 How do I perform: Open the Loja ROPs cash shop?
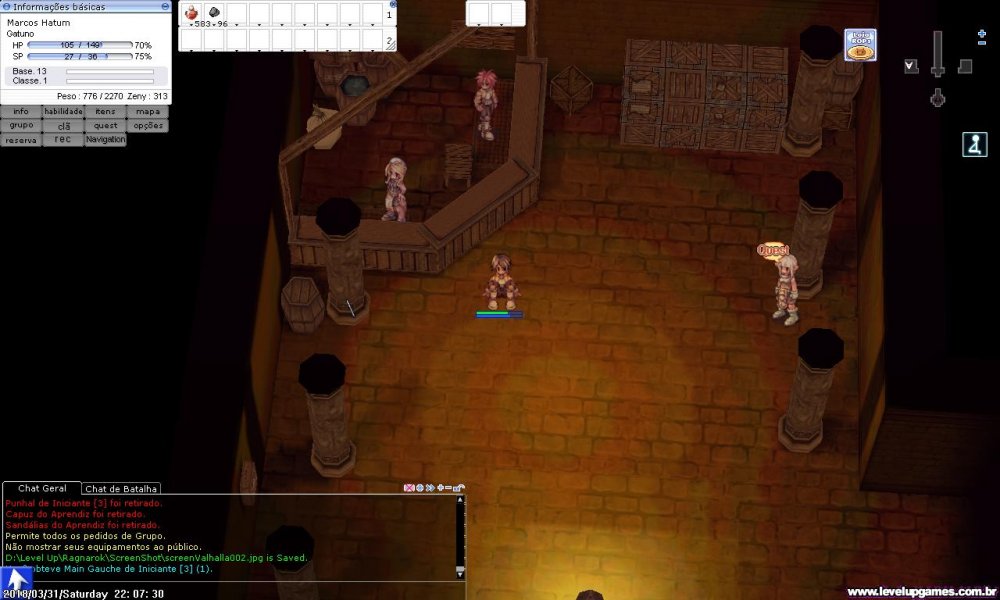click(x=860, y=45)
